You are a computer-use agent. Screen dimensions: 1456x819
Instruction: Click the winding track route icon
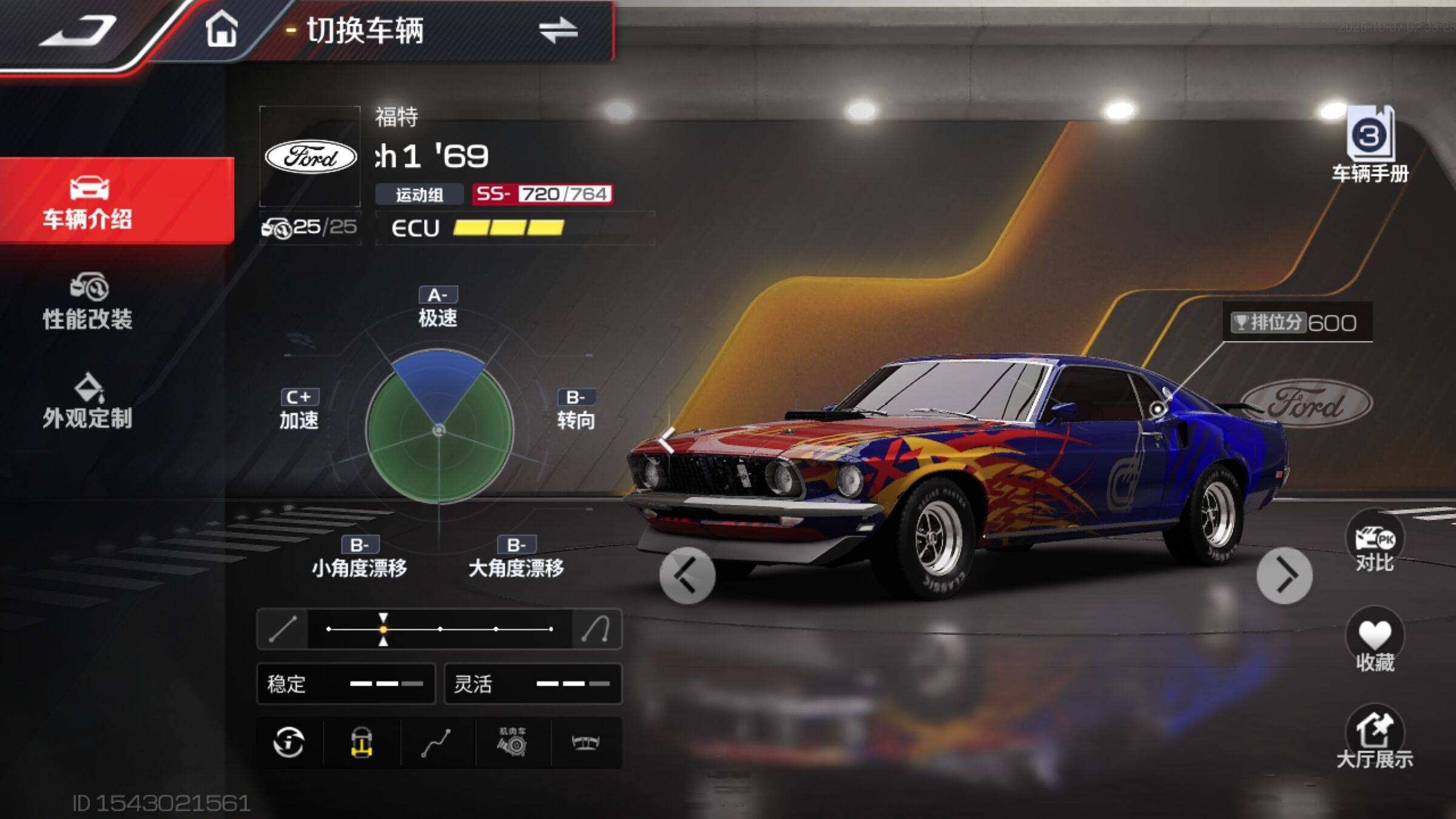(437, 743)
